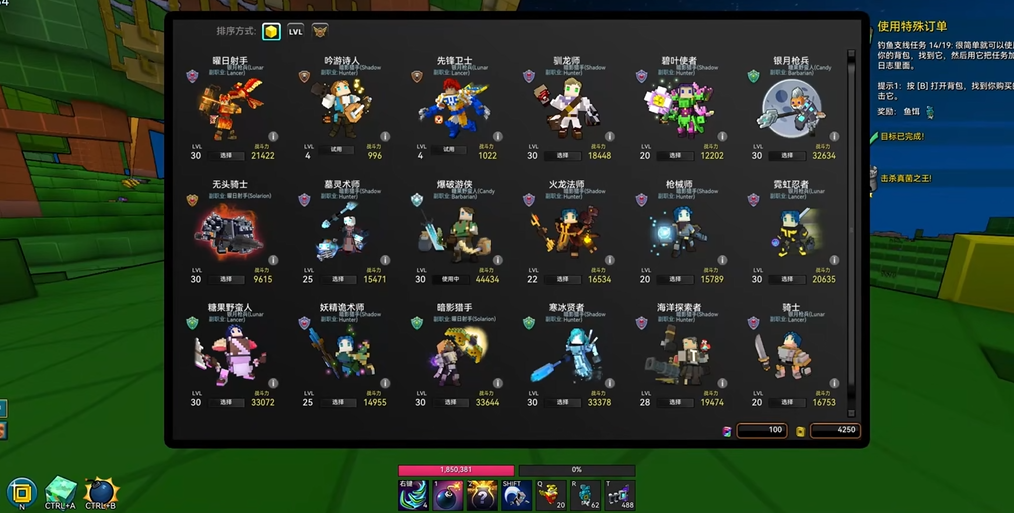Hit 选择 under the 寒冰贤者 class
Screen dimensions: 1014x513
pyautogui.click(x=562, y=403)
